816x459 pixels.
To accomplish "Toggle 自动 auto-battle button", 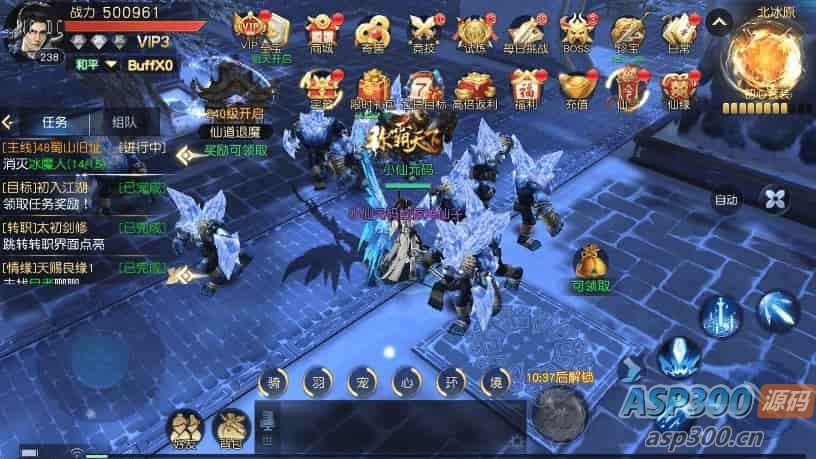I will coord(726,199).
